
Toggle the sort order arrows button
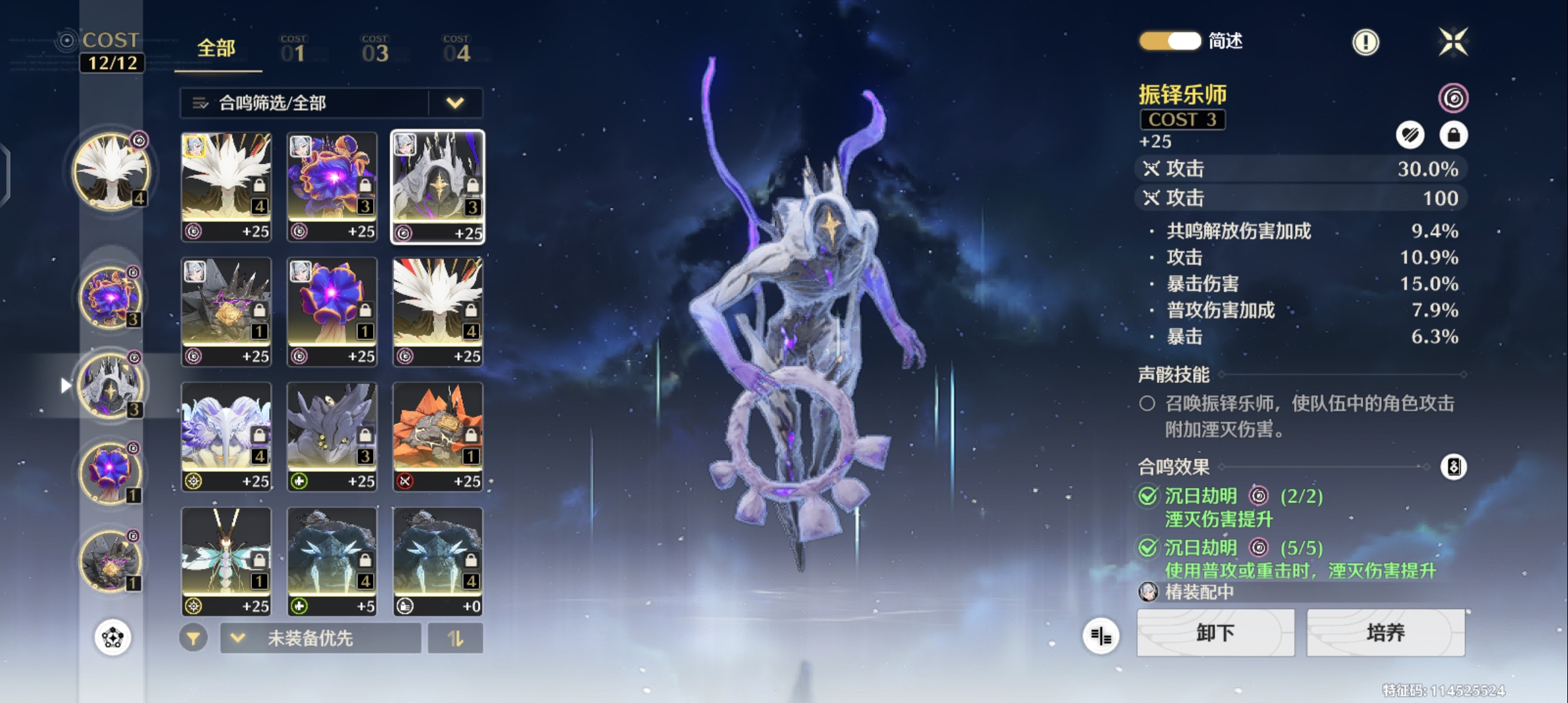[455, 638]
